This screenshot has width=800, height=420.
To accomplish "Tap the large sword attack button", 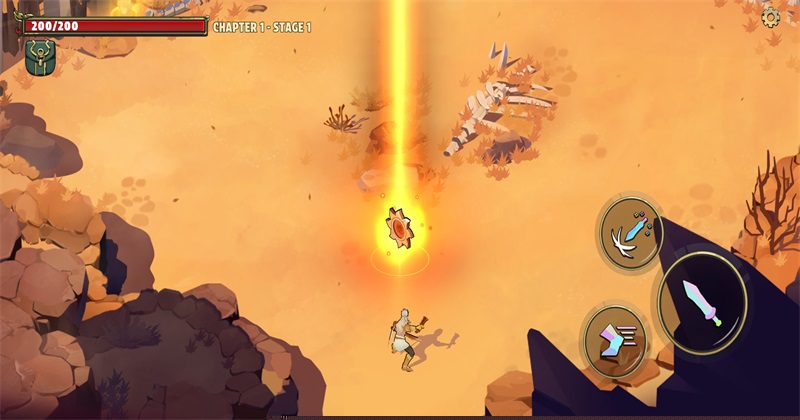I will tap(701, 302).
